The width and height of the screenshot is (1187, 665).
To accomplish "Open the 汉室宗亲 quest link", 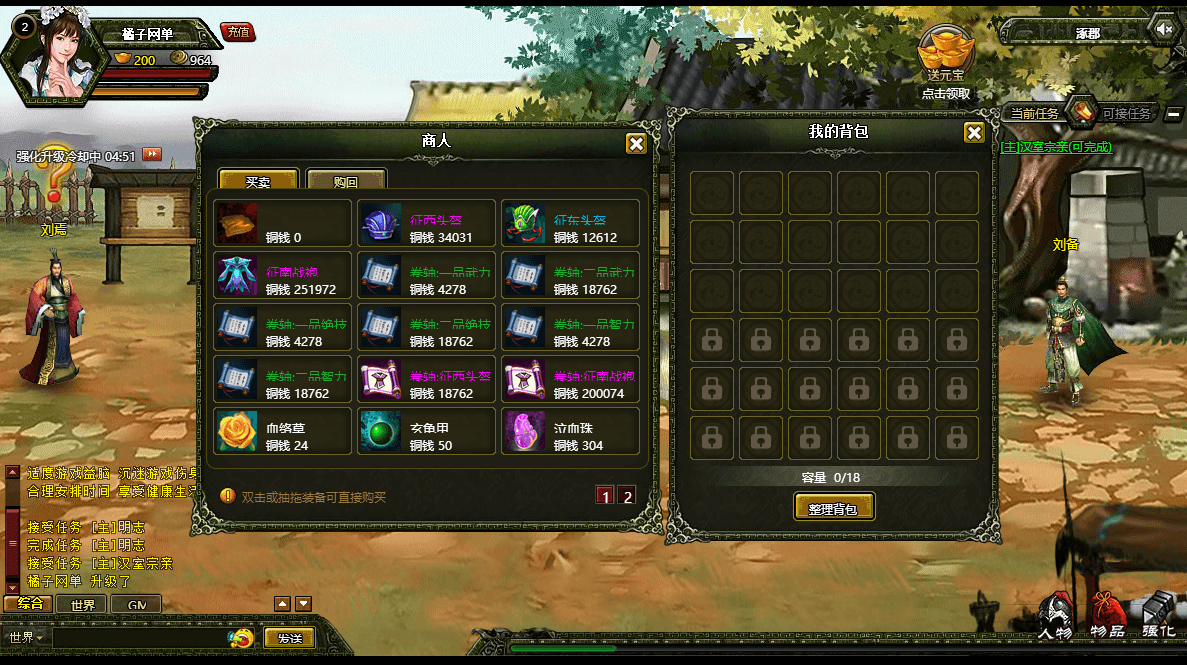I will [1056, 147].
